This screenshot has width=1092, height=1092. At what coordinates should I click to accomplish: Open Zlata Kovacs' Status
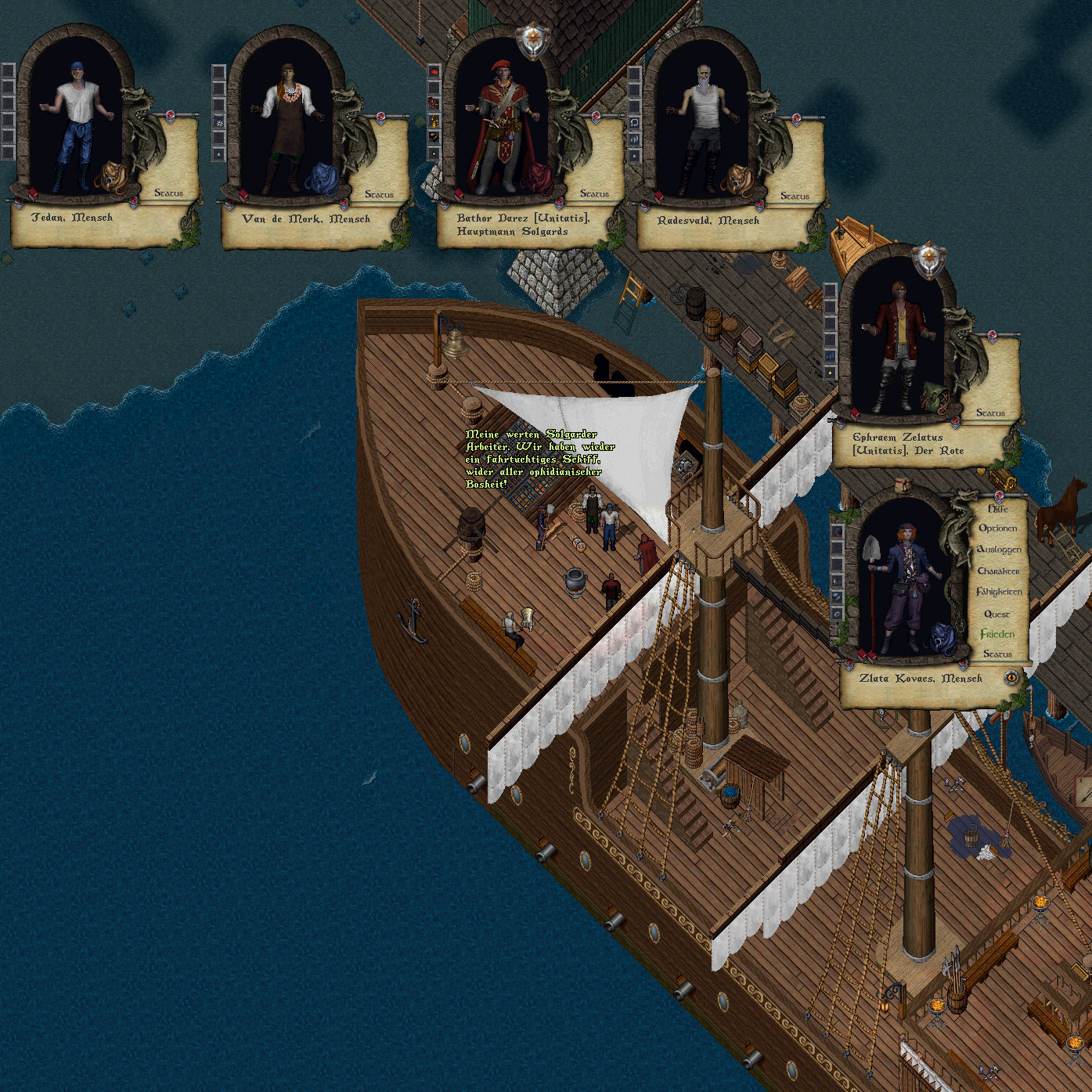pyautogui.click(x=997, y=654)
